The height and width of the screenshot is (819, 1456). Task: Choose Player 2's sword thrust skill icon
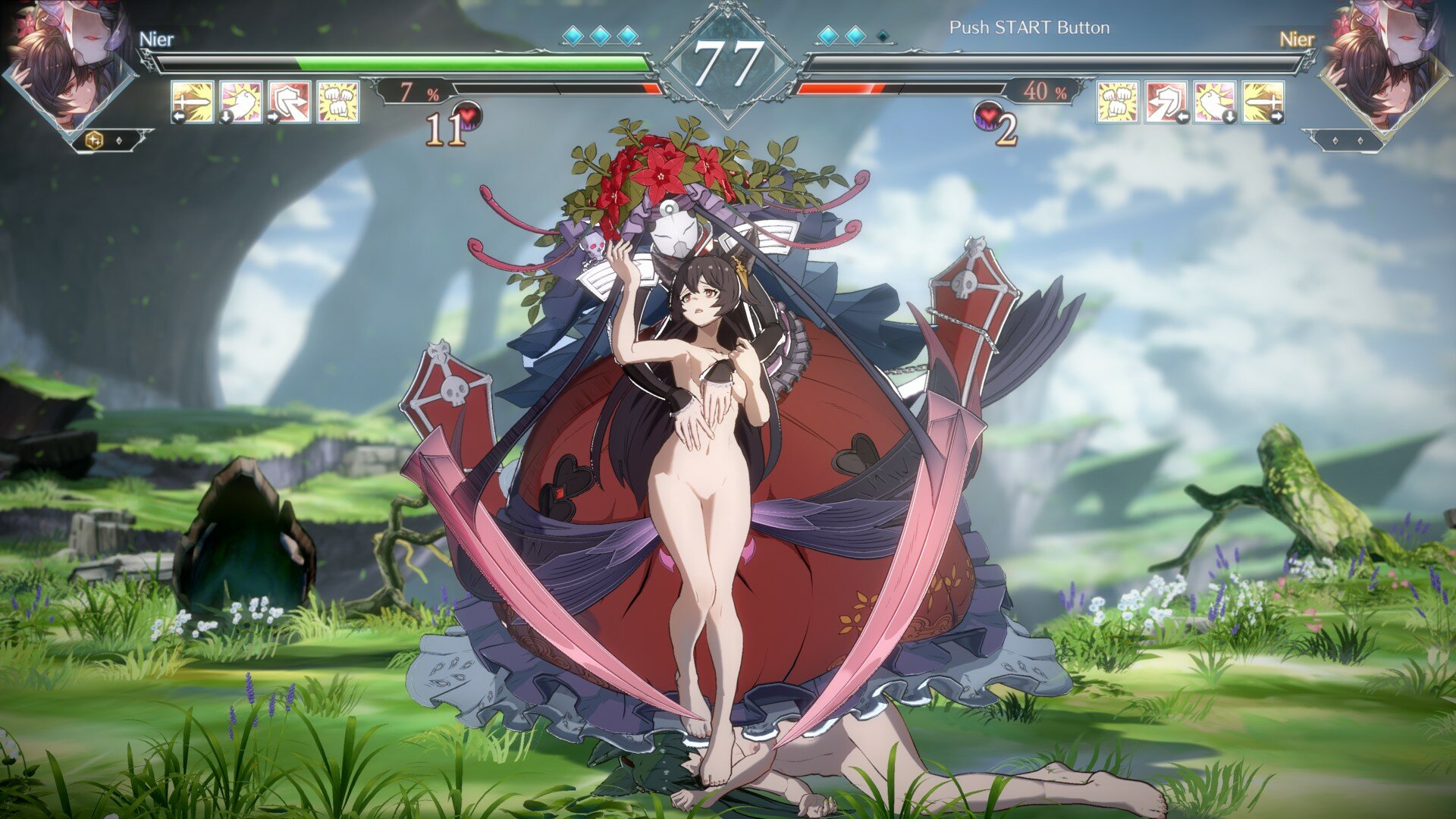[x=1263, y=102]
